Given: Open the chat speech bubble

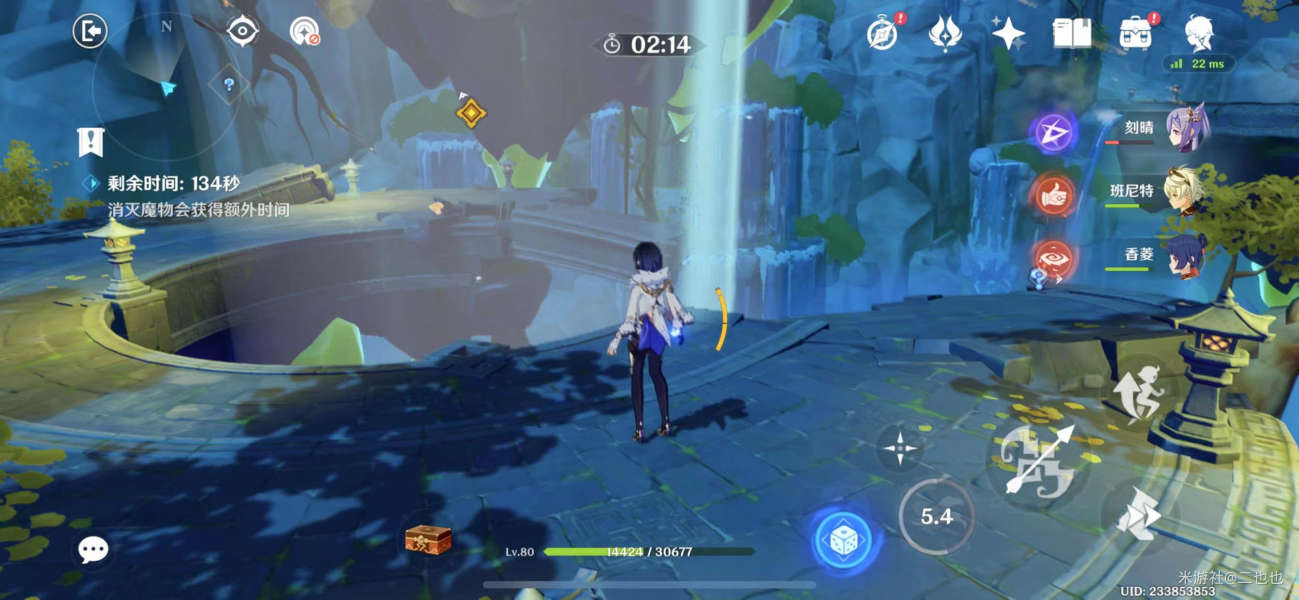Looking at the screenshot, I should 94,548.
